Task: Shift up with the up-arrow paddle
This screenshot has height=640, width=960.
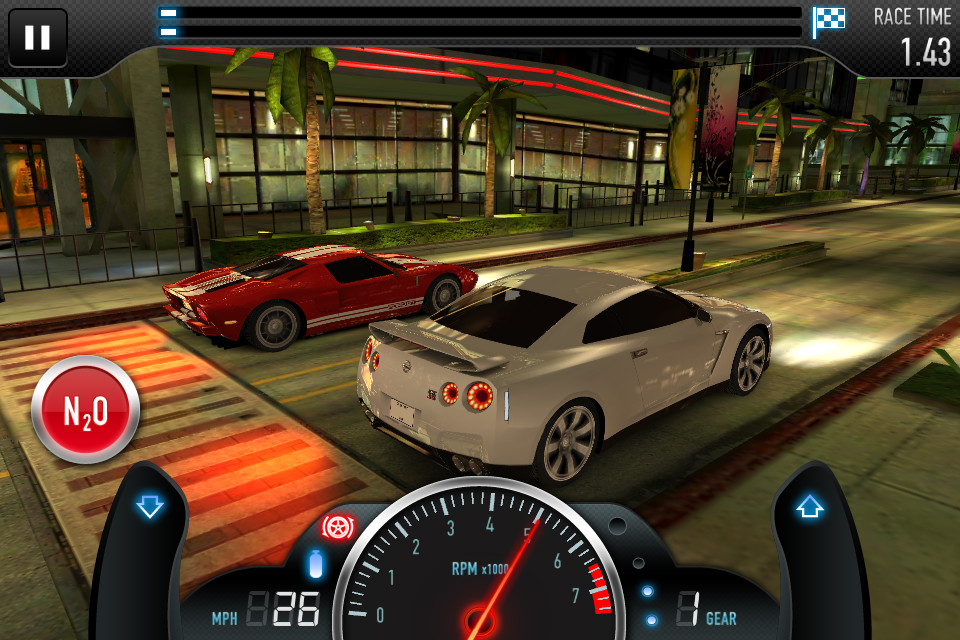Action: coord(808,508)
